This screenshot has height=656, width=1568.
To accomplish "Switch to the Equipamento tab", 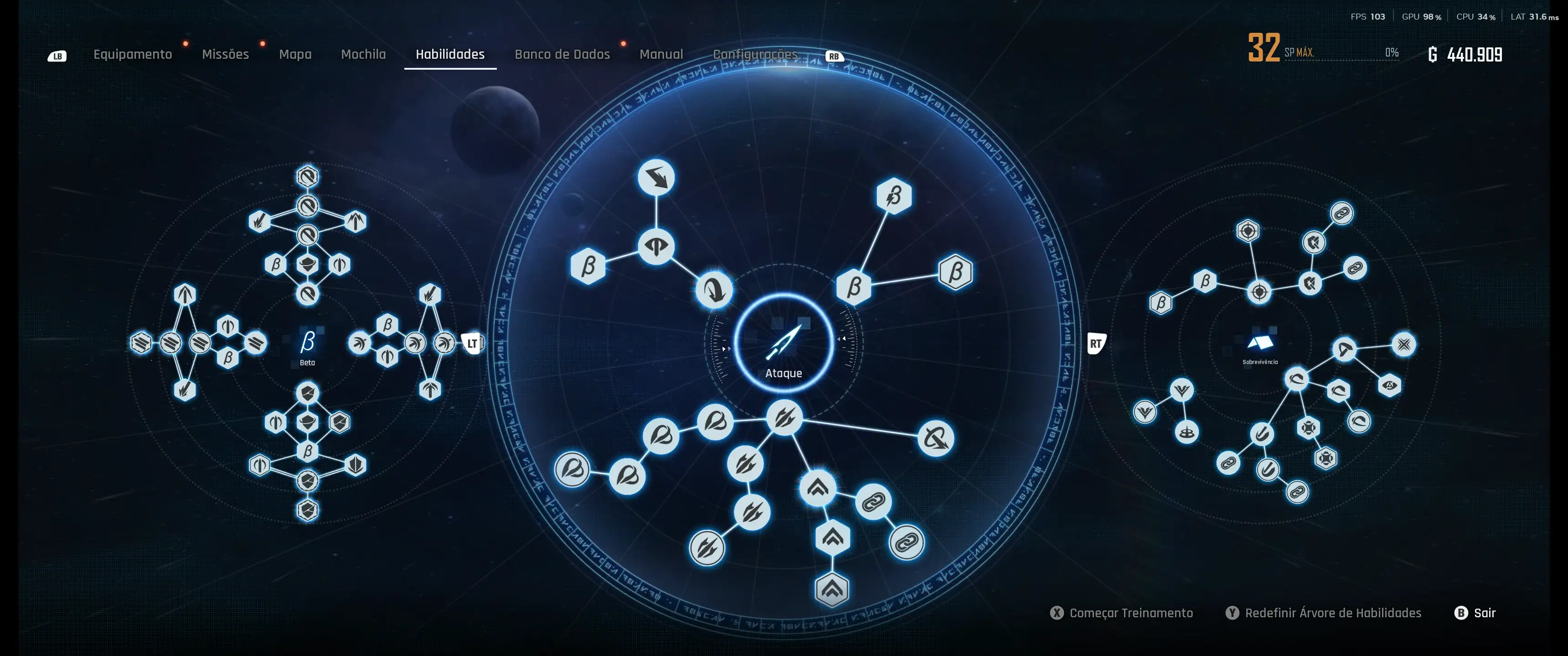I will [132, 54].
